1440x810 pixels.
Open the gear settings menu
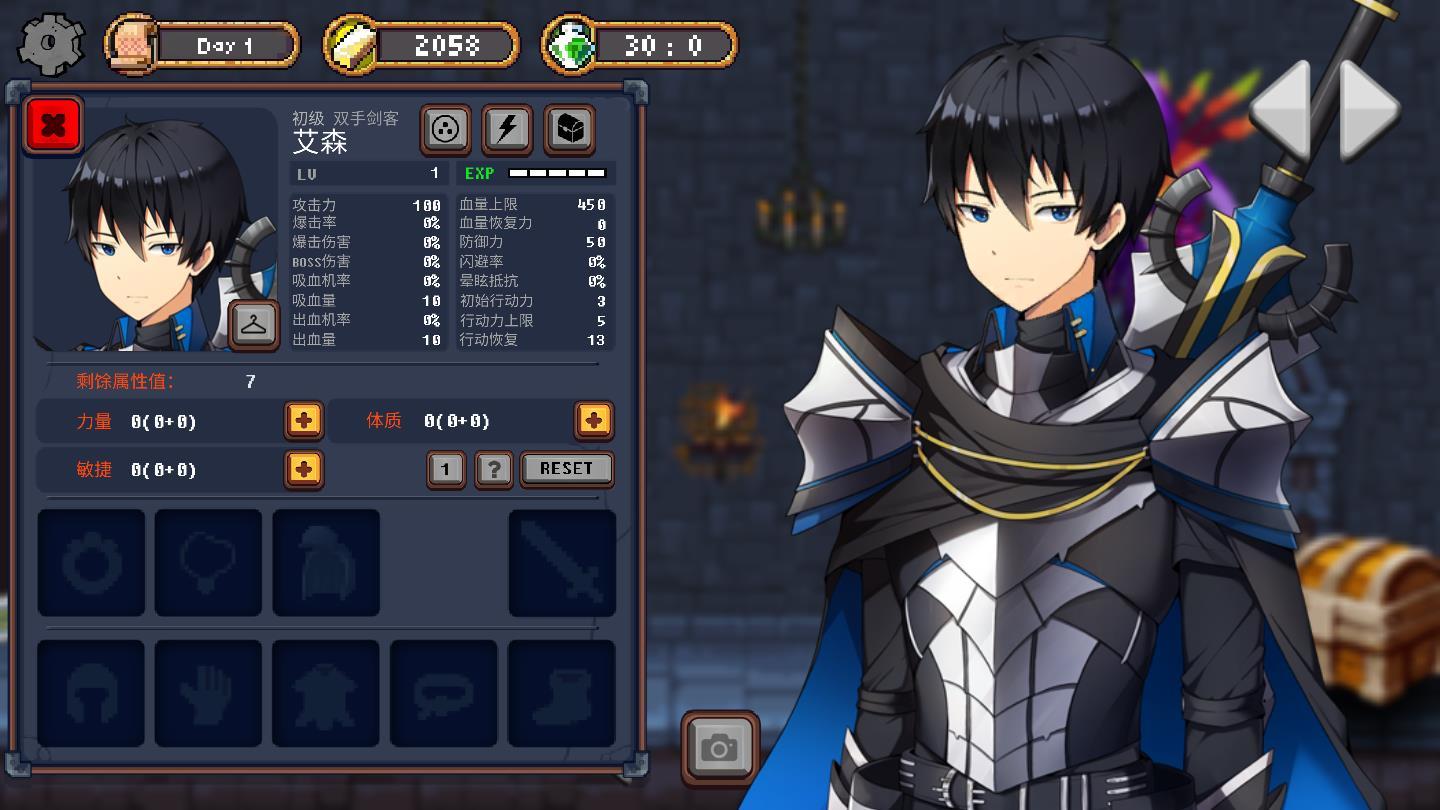coord(51,45)
